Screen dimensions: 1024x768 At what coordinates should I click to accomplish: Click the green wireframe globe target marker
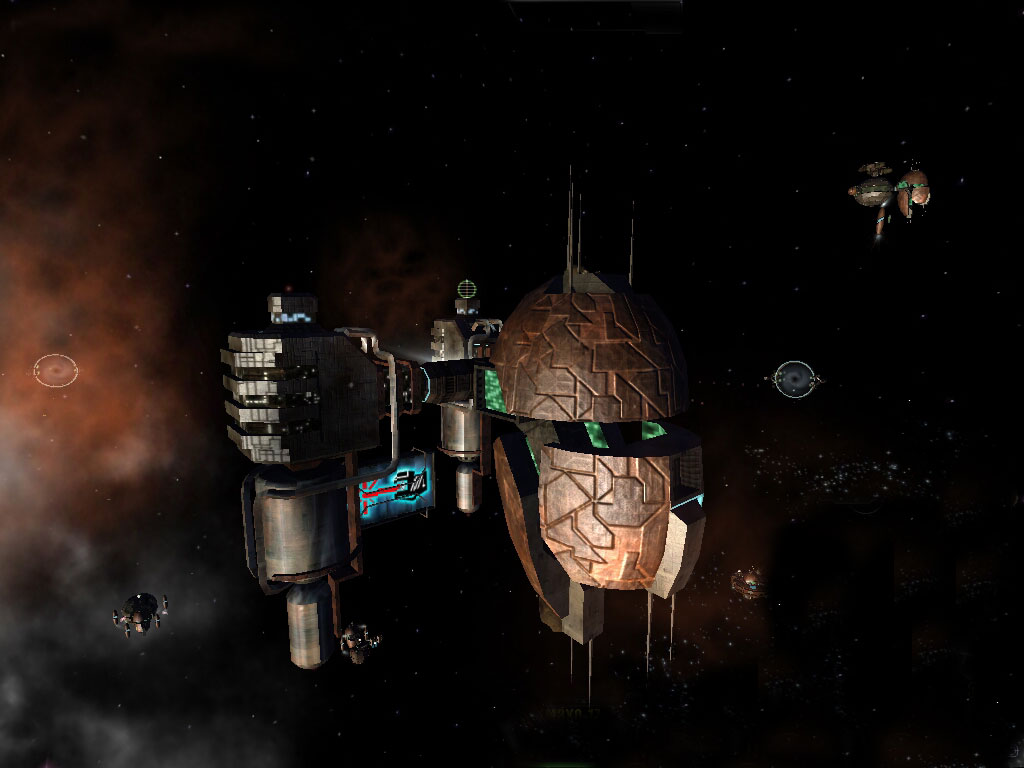466,290
